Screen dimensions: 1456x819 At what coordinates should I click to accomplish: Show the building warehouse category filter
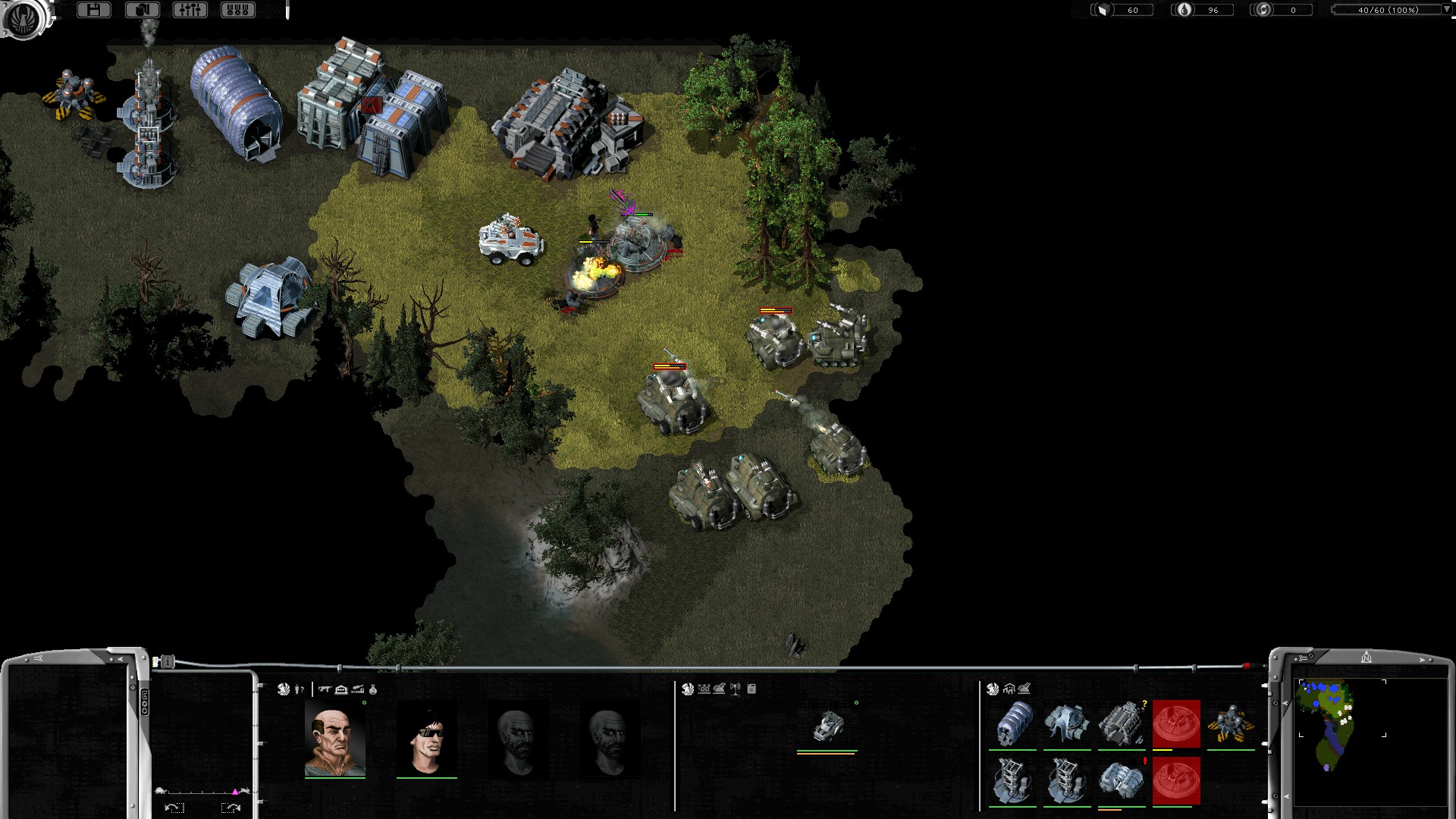tap(1009, 689)
